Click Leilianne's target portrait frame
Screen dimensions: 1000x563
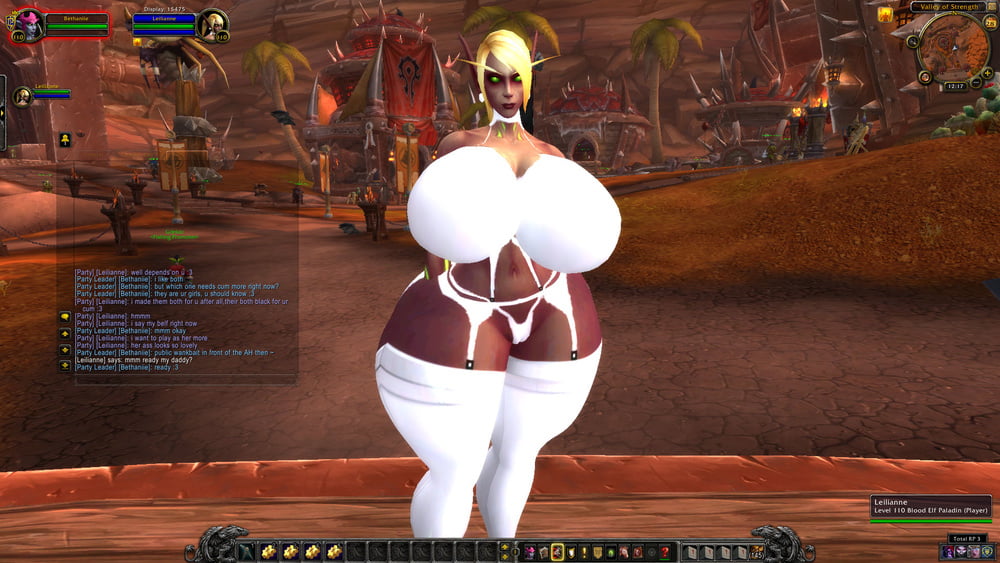pyautogui.click(x=212, y=25)
